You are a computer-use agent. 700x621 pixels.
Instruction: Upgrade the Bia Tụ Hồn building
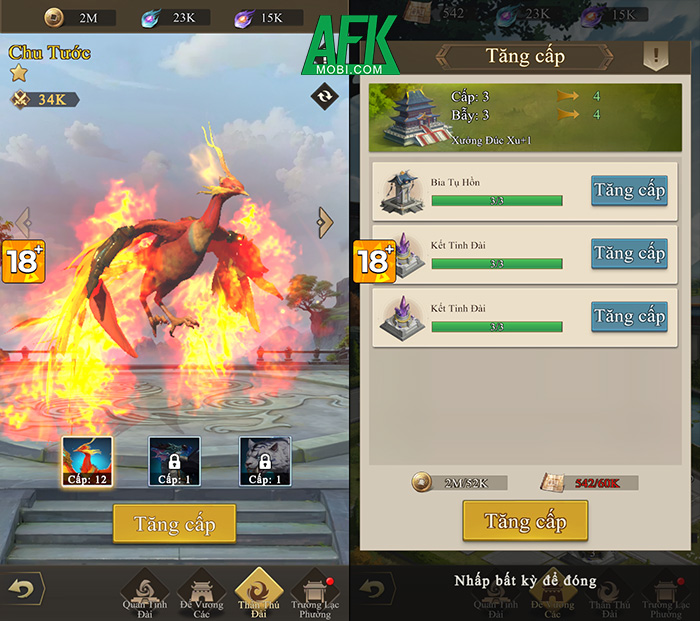(x=628, y=191)
